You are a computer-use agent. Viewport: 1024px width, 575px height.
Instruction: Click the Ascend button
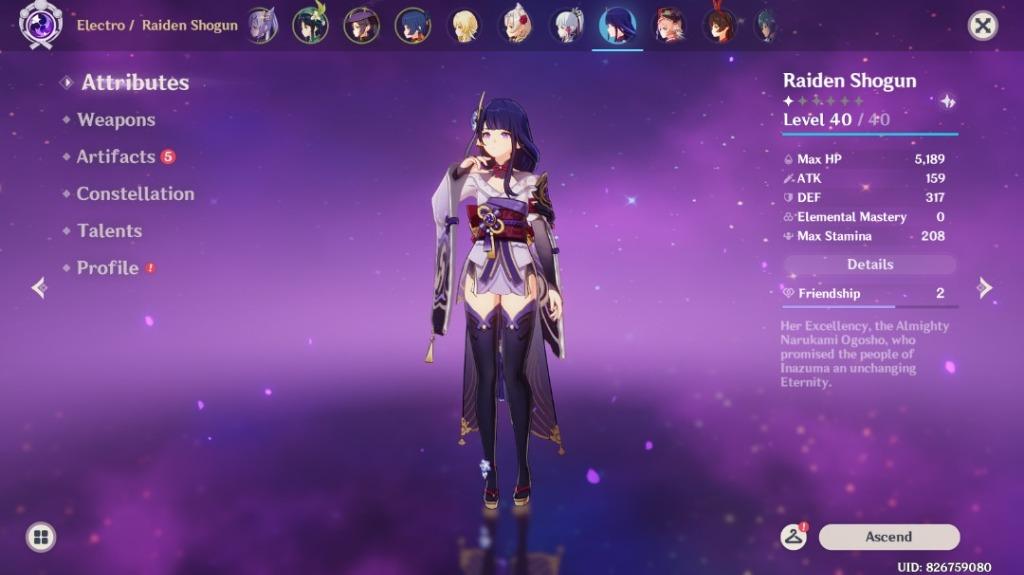click(x=888, y=537)
